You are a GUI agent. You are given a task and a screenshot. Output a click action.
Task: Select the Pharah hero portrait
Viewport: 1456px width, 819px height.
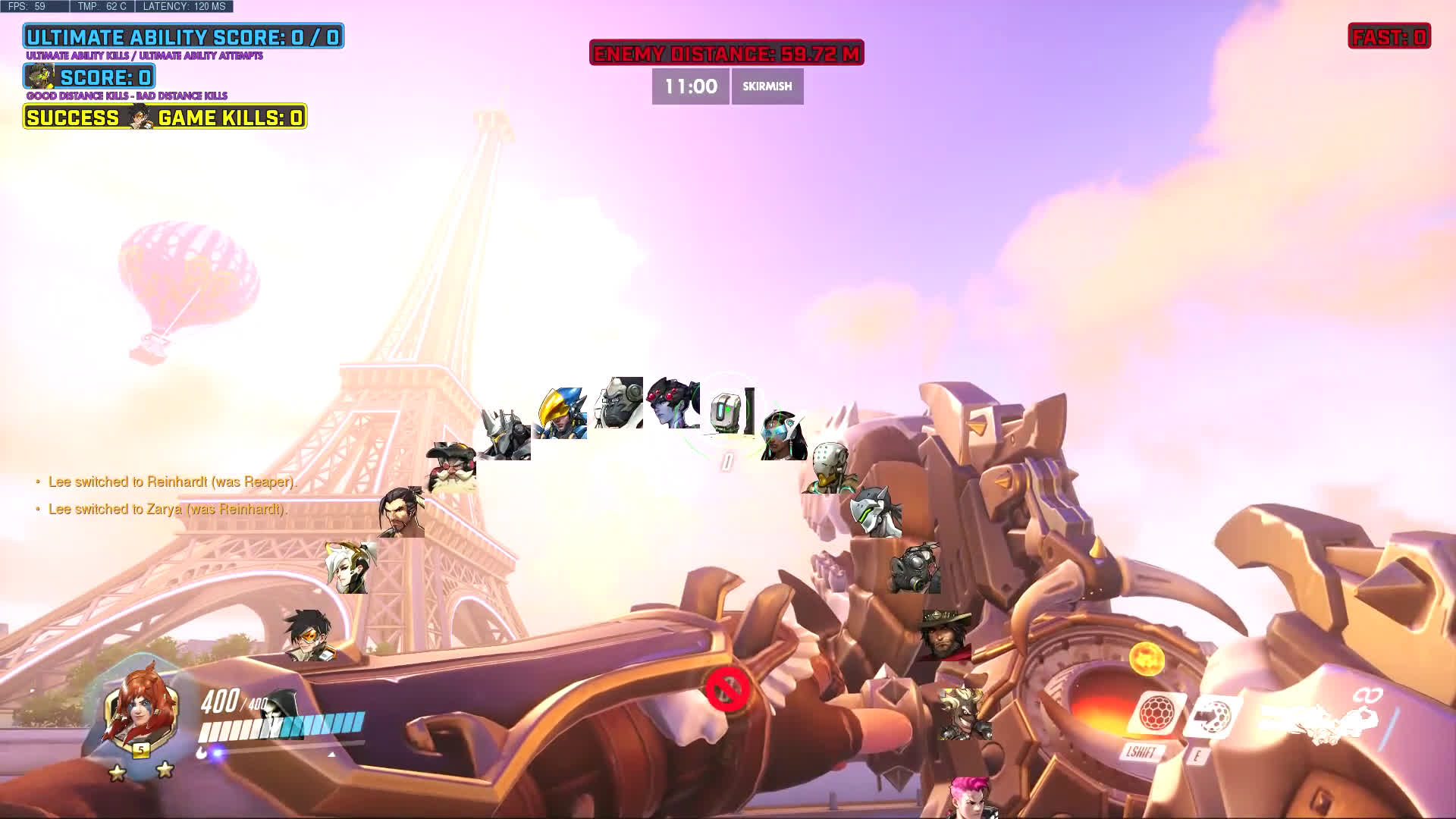tap(561, 413)
